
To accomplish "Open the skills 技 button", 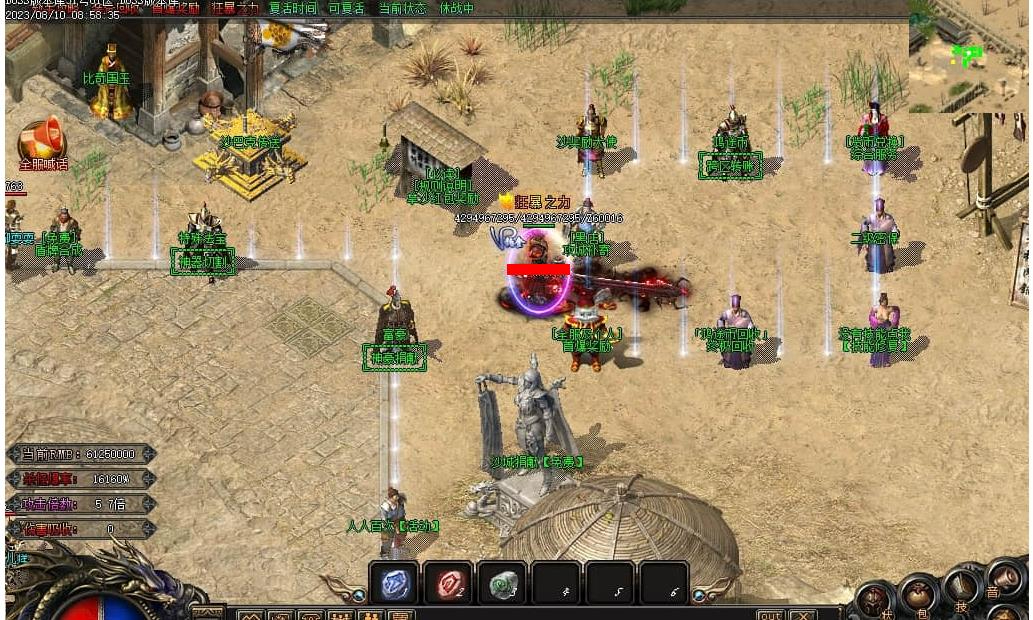I will (x=961, y=587).
